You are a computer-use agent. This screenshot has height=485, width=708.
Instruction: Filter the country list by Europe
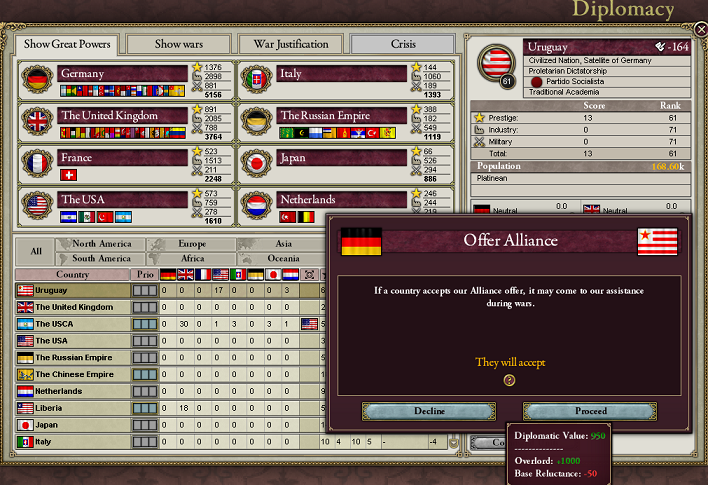(x=191, y=244)
